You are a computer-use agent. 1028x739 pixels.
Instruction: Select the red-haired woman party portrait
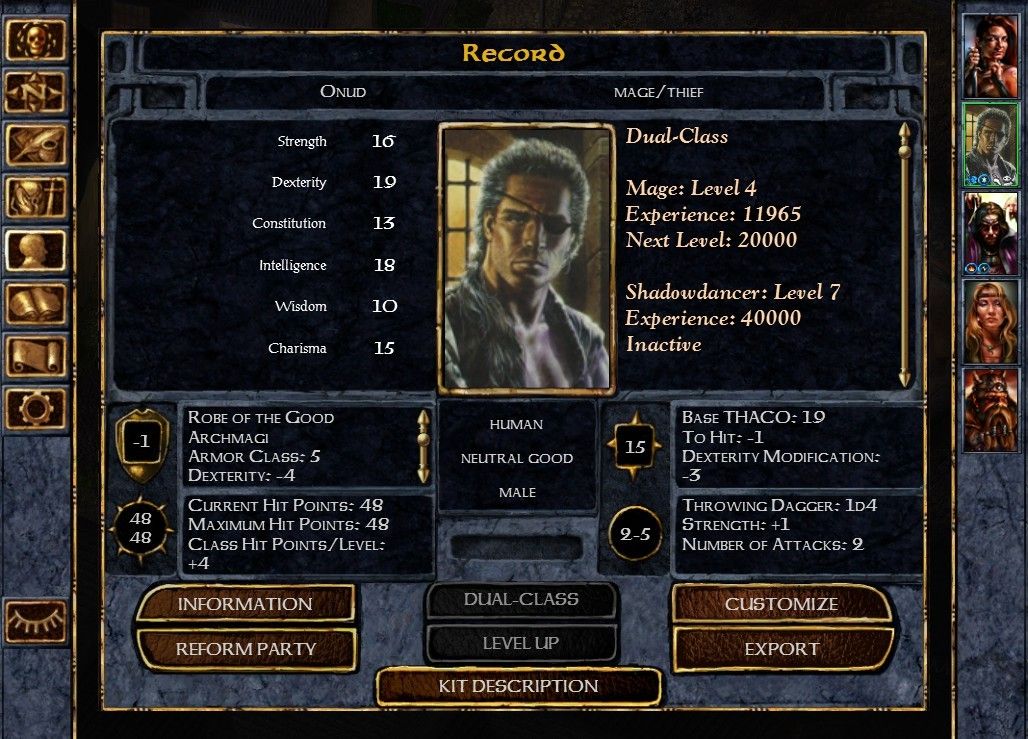pyautogui.click(x=990, y=56)
